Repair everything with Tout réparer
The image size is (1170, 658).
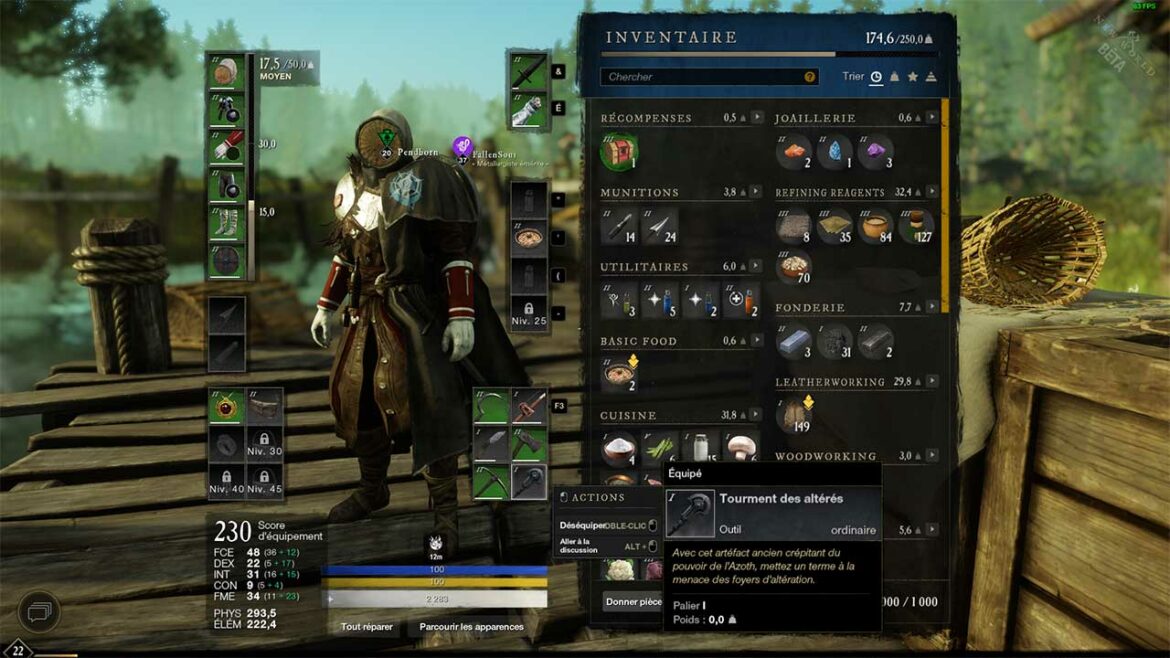click(366, 627)
